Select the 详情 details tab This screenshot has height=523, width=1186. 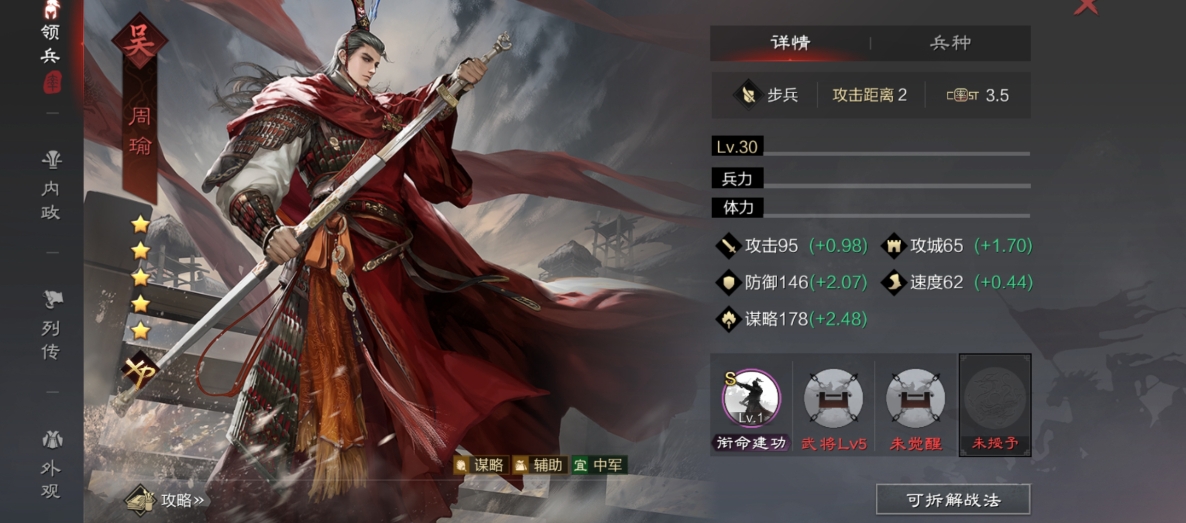coord(790,43)
